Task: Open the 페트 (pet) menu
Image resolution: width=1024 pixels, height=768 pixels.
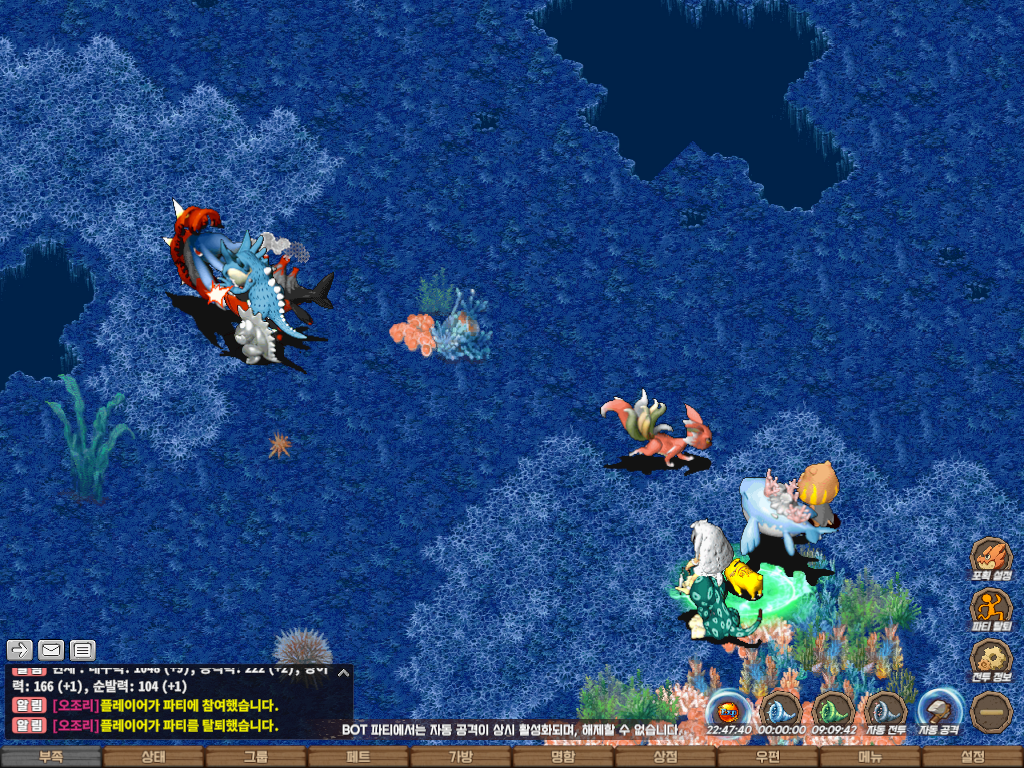Action: 358,757
